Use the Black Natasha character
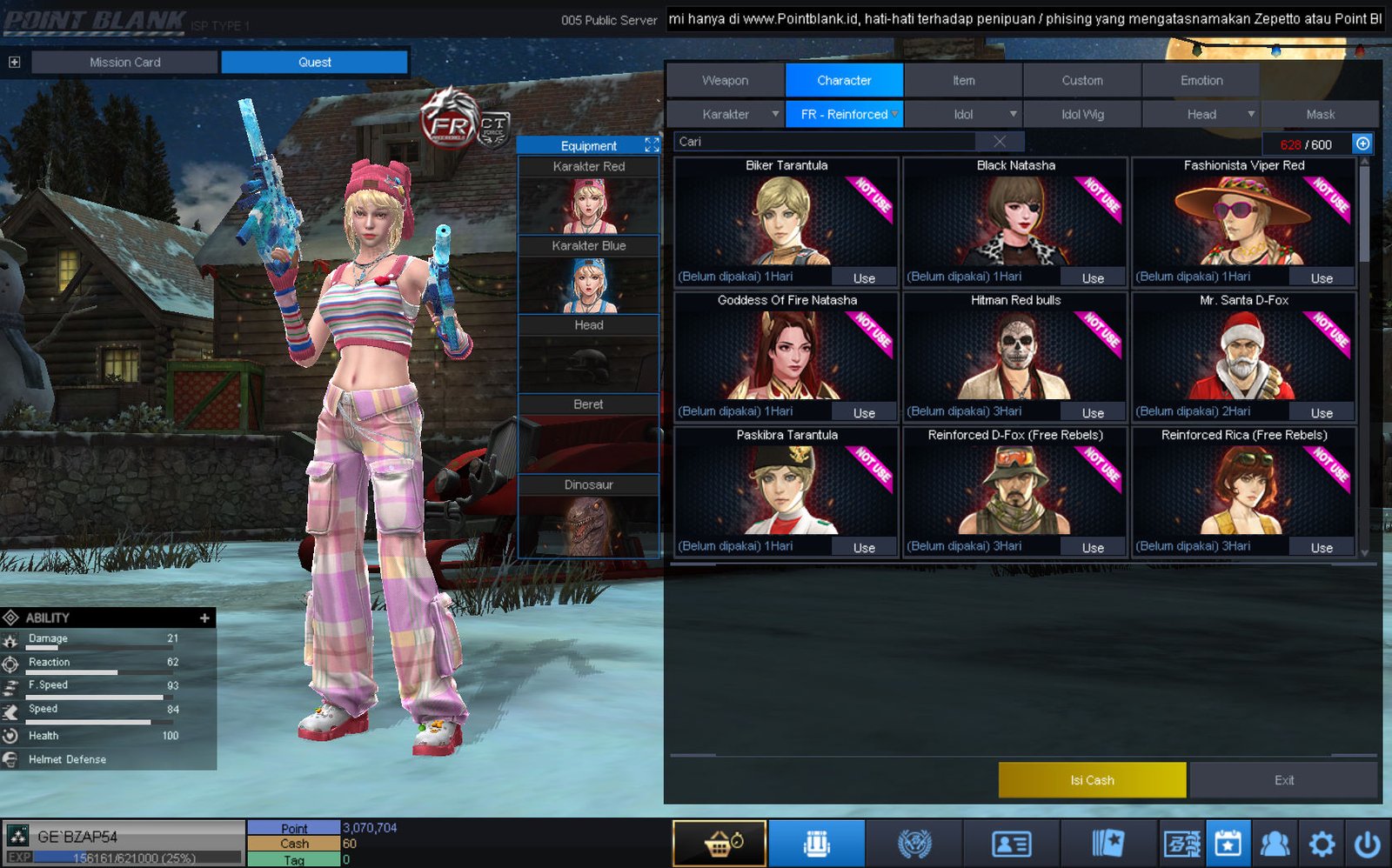The image size is (1392, 868). pos(1093,278)
